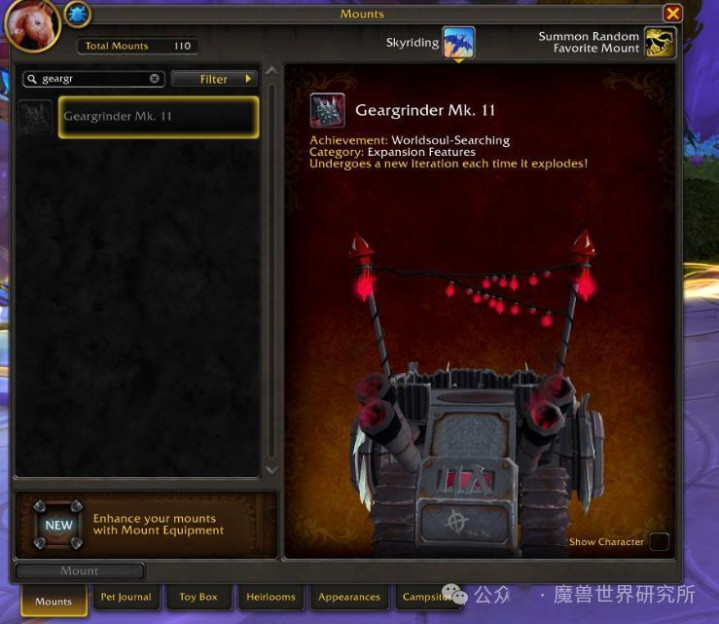Click the Mount Equipment slot
This screenshot has width=719, height=624.
pyautogui.click(x=59, y=525)
